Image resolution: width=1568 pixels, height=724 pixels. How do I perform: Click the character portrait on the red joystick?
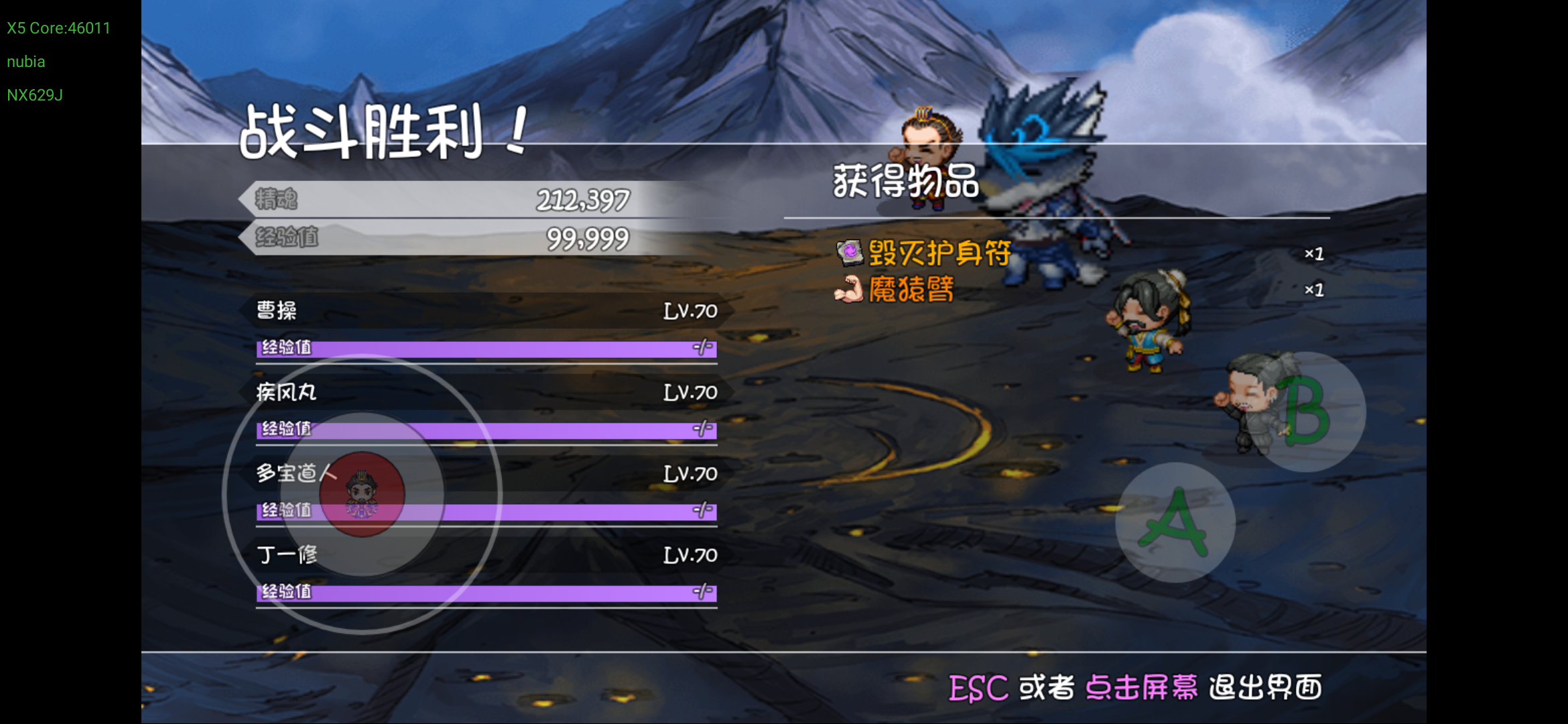(362, 495)
